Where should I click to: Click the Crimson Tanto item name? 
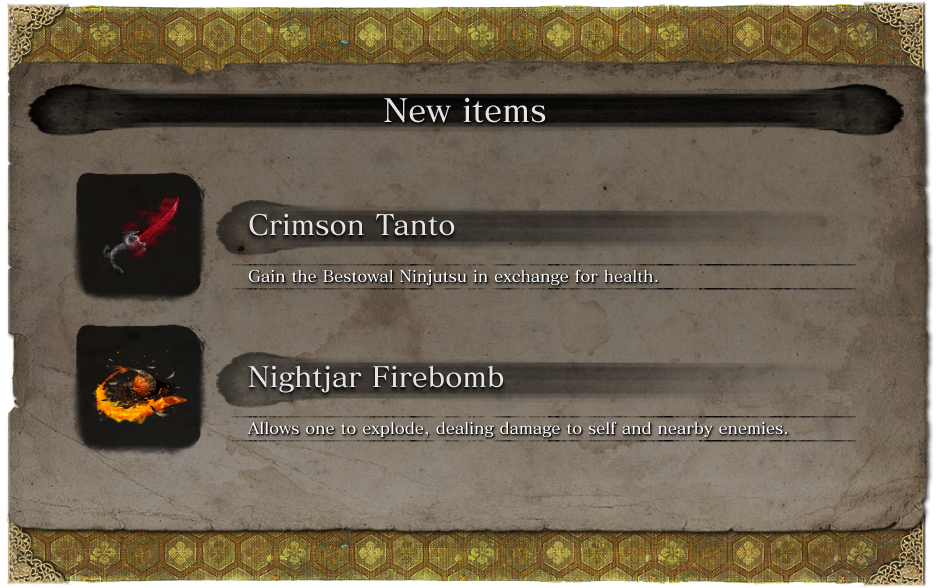(351, 226)
